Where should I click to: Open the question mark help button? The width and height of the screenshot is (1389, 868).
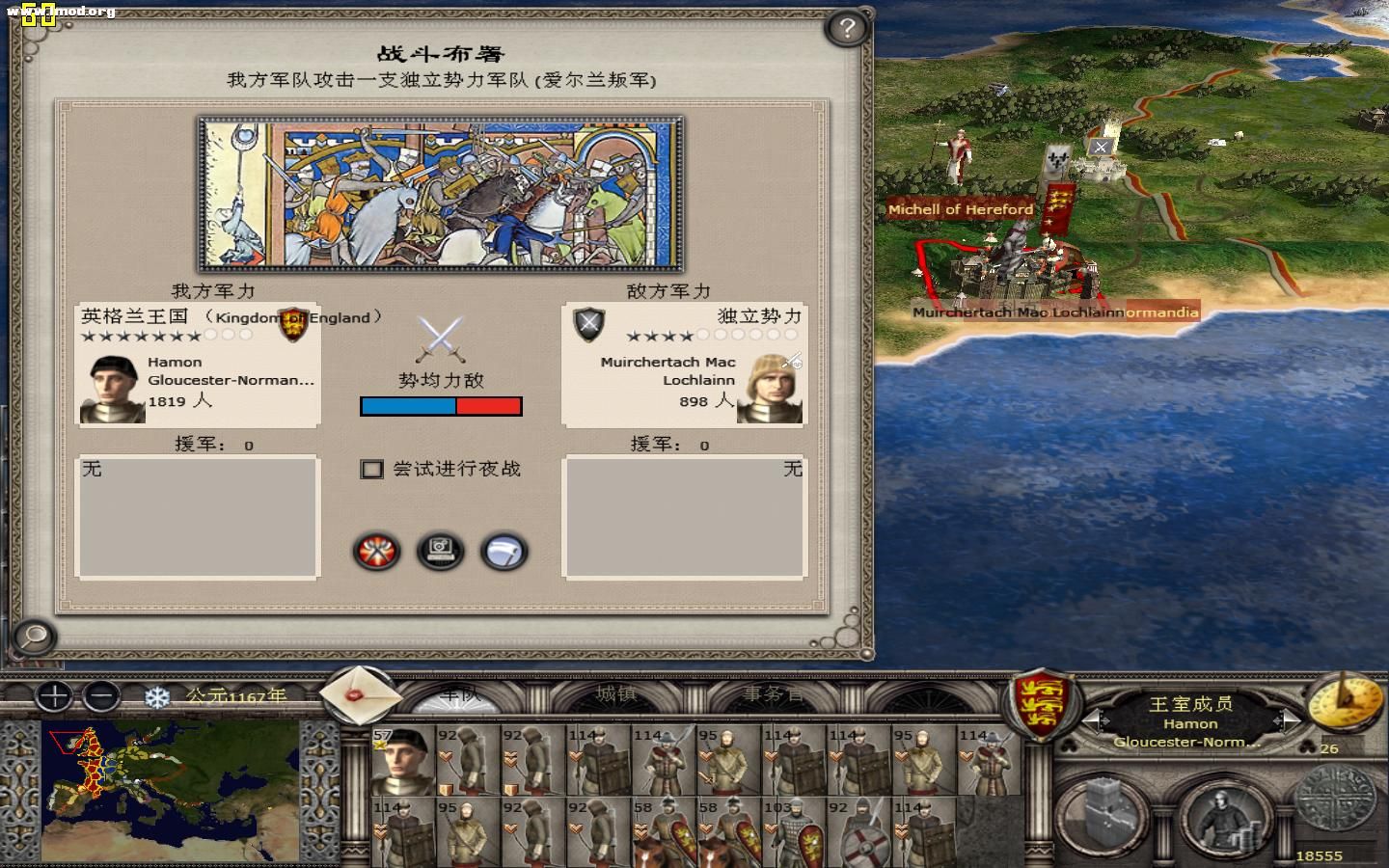click(x=846, y=29)
